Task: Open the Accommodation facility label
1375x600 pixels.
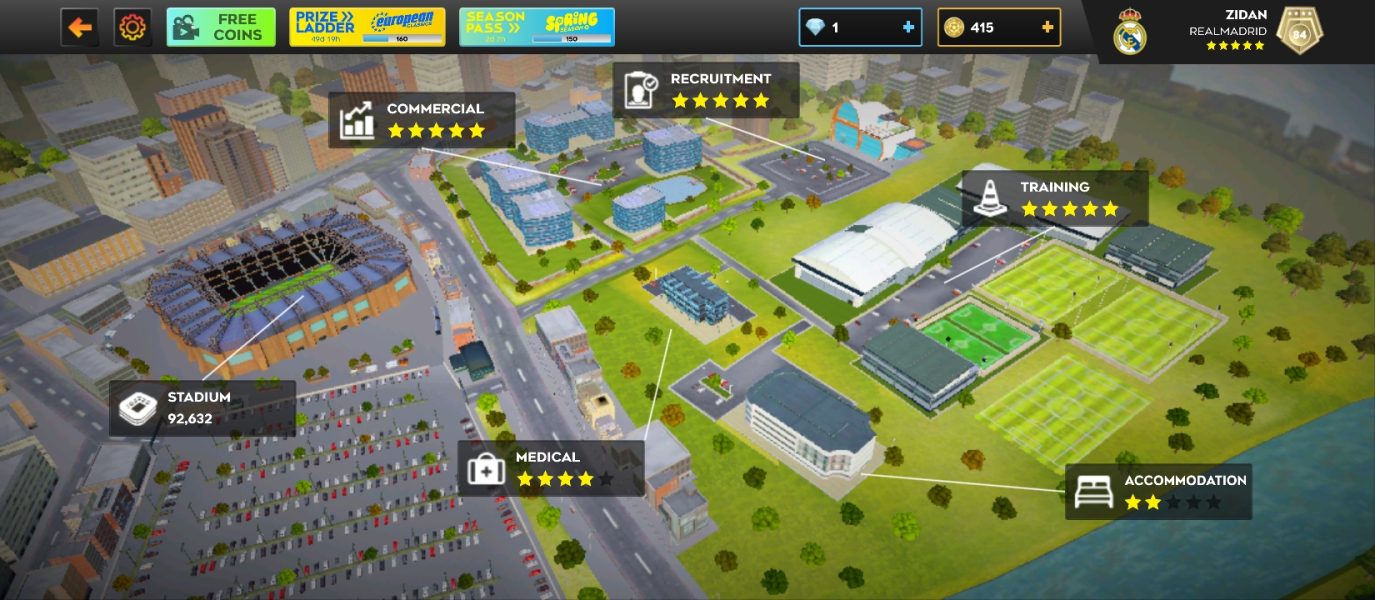Action: [1158, 491]
